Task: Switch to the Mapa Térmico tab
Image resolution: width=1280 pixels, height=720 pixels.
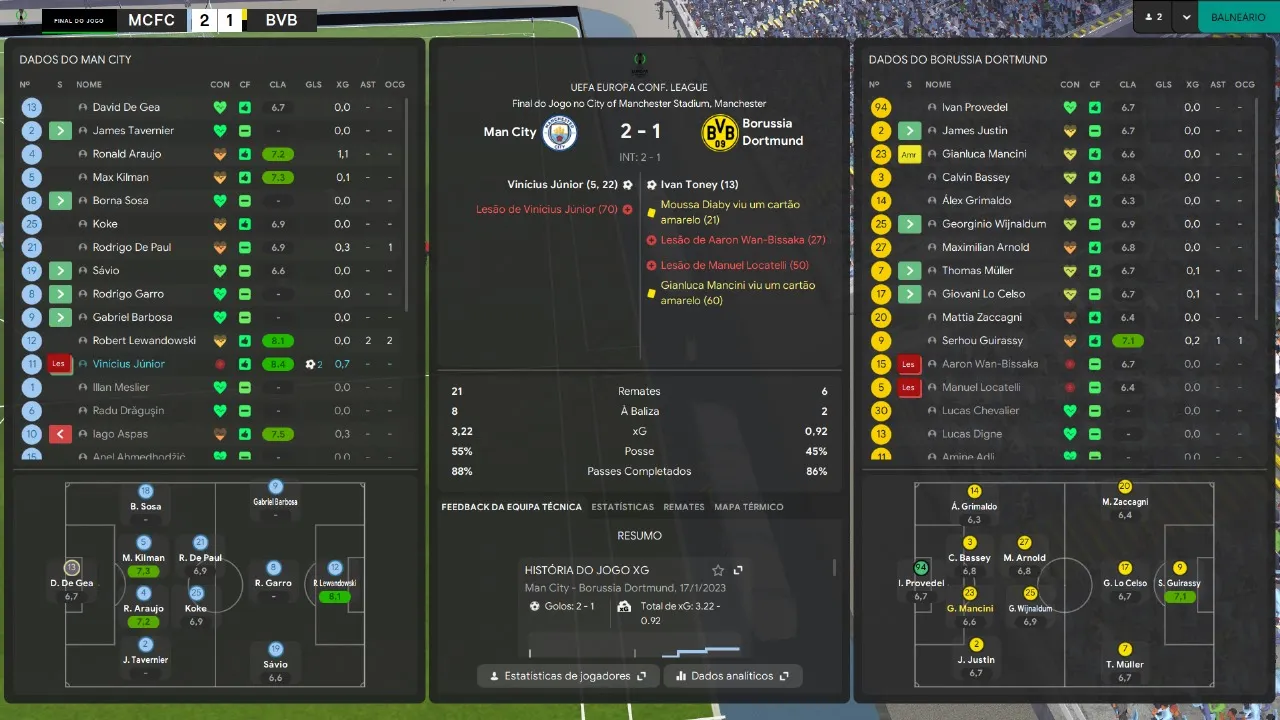Action: click(748, 507)
